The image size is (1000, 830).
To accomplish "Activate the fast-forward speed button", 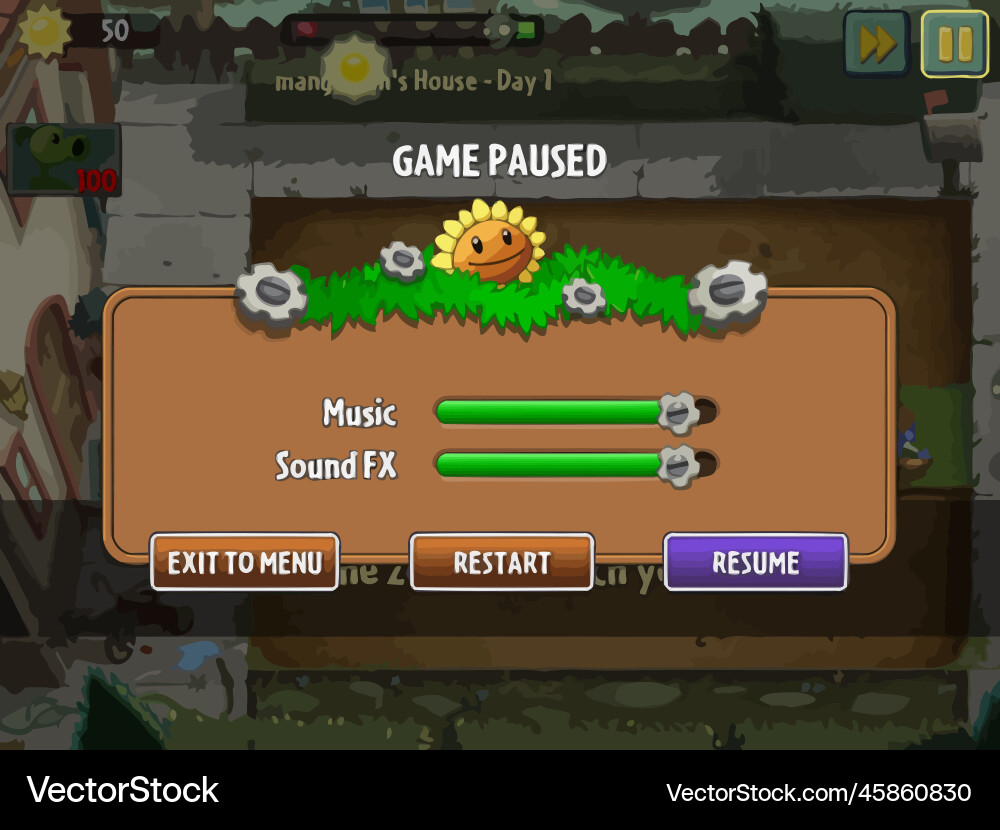I will [876, 44].
